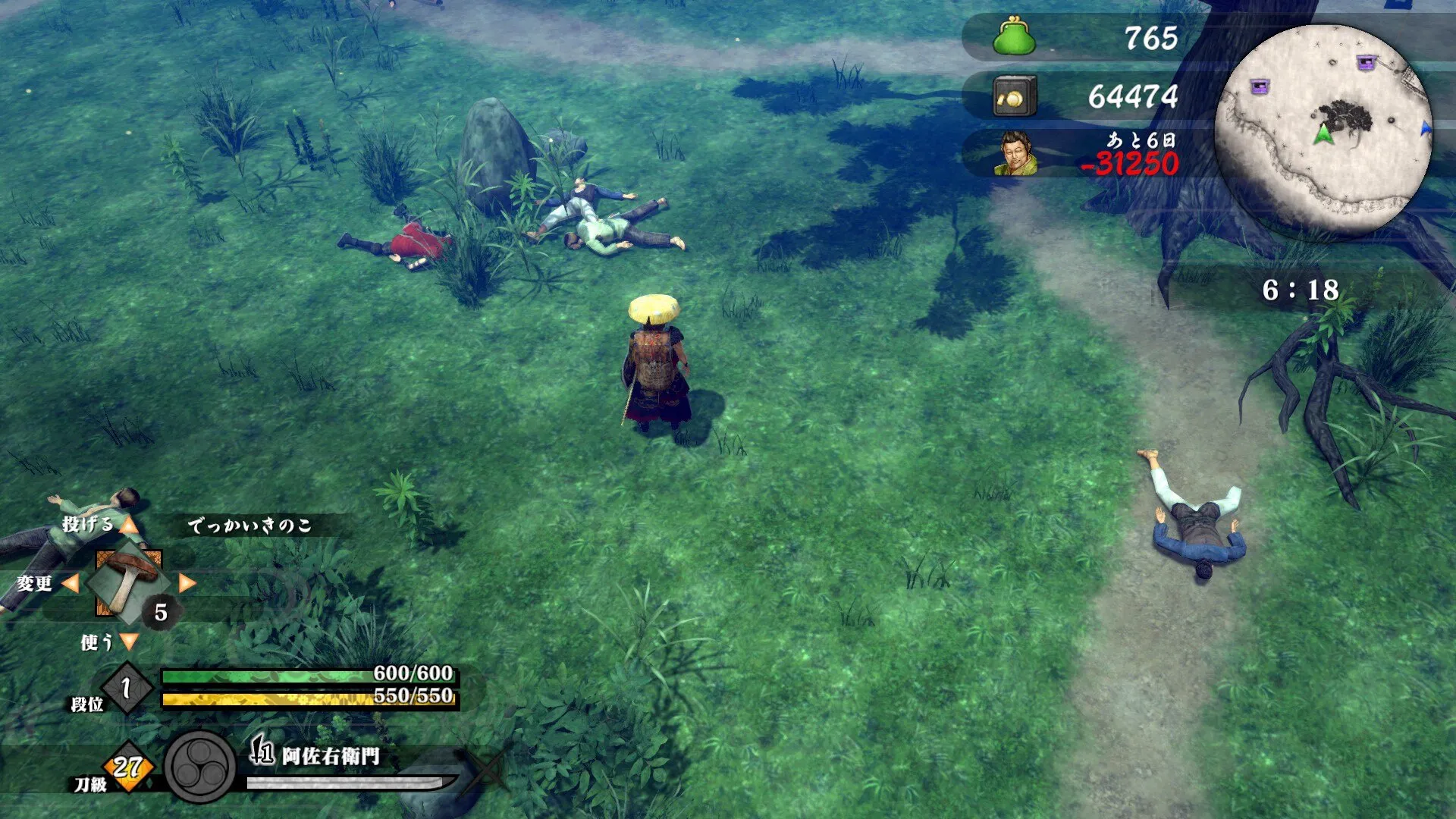Image resolution: width=1456 pixels, height=819 pixels.
Task: Cycle item with the left orange arrow
Action: [x=71, y=583]
